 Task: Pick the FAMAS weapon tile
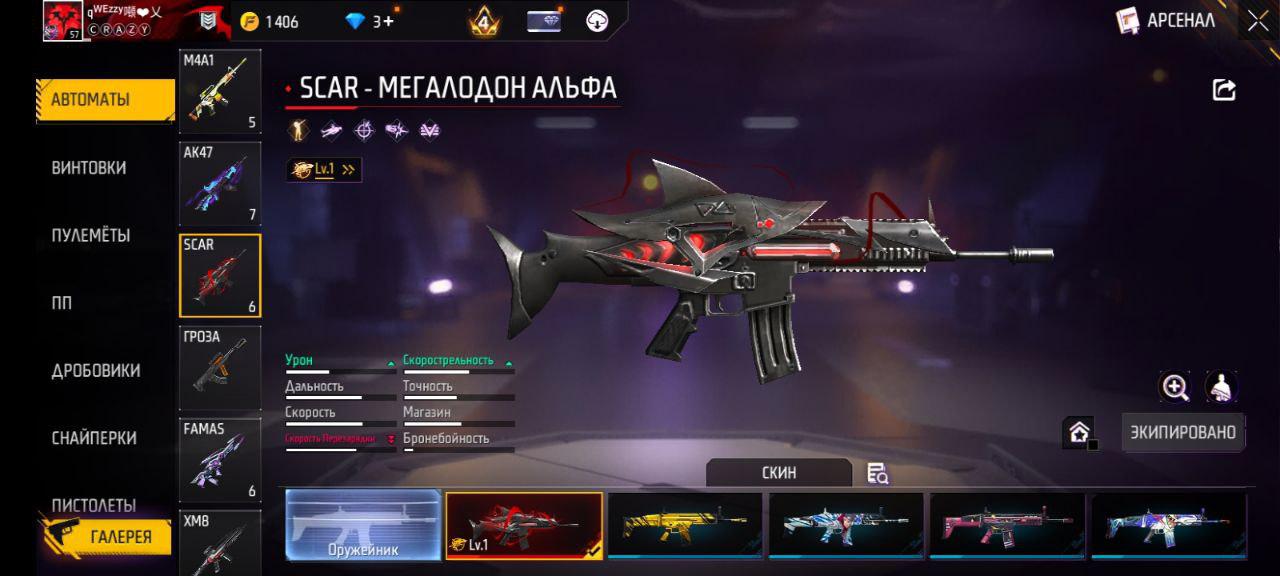coord(220,460)
